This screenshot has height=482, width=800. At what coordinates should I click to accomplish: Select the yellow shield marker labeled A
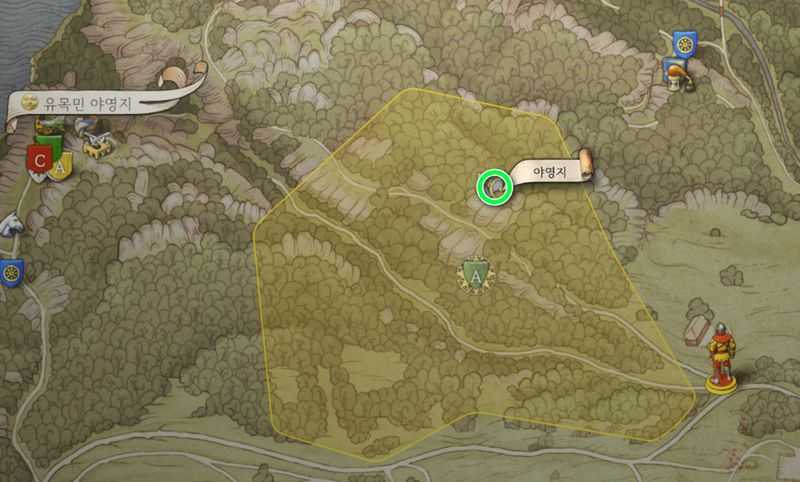(x=60, y=166)
